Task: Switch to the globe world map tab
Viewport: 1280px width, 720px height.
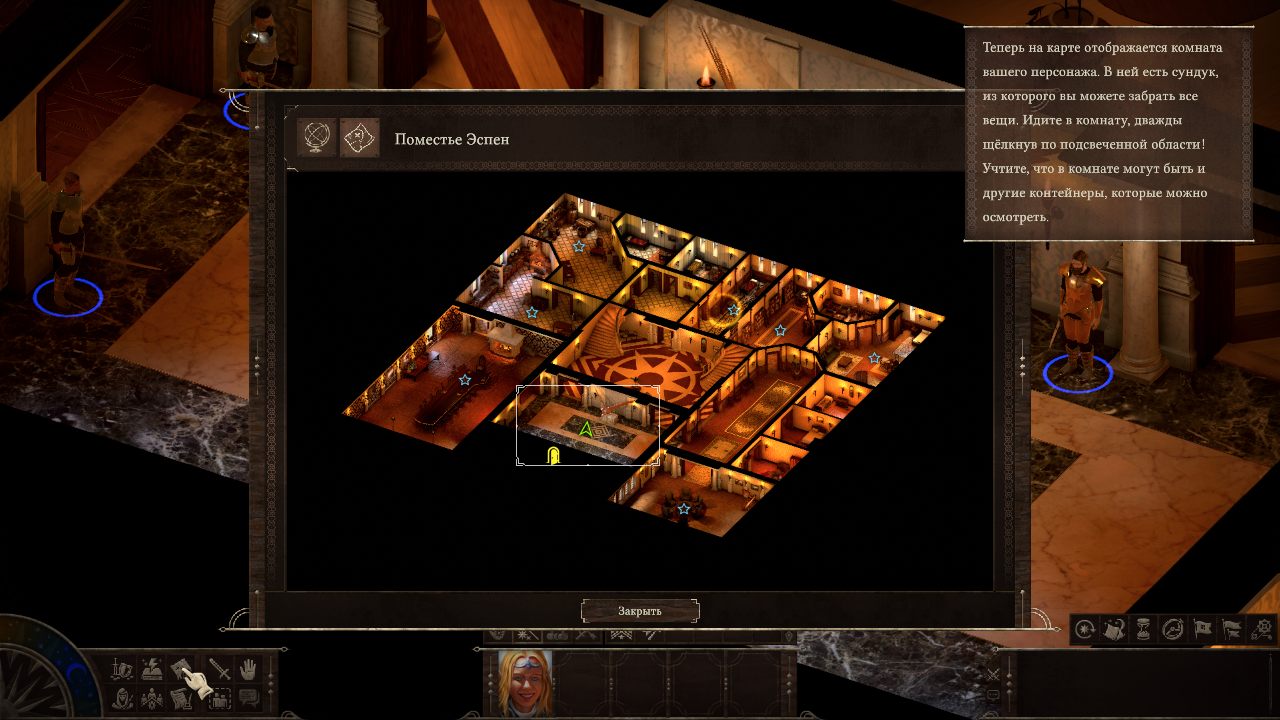Action: pyautogui.click(x=317, y=139)
